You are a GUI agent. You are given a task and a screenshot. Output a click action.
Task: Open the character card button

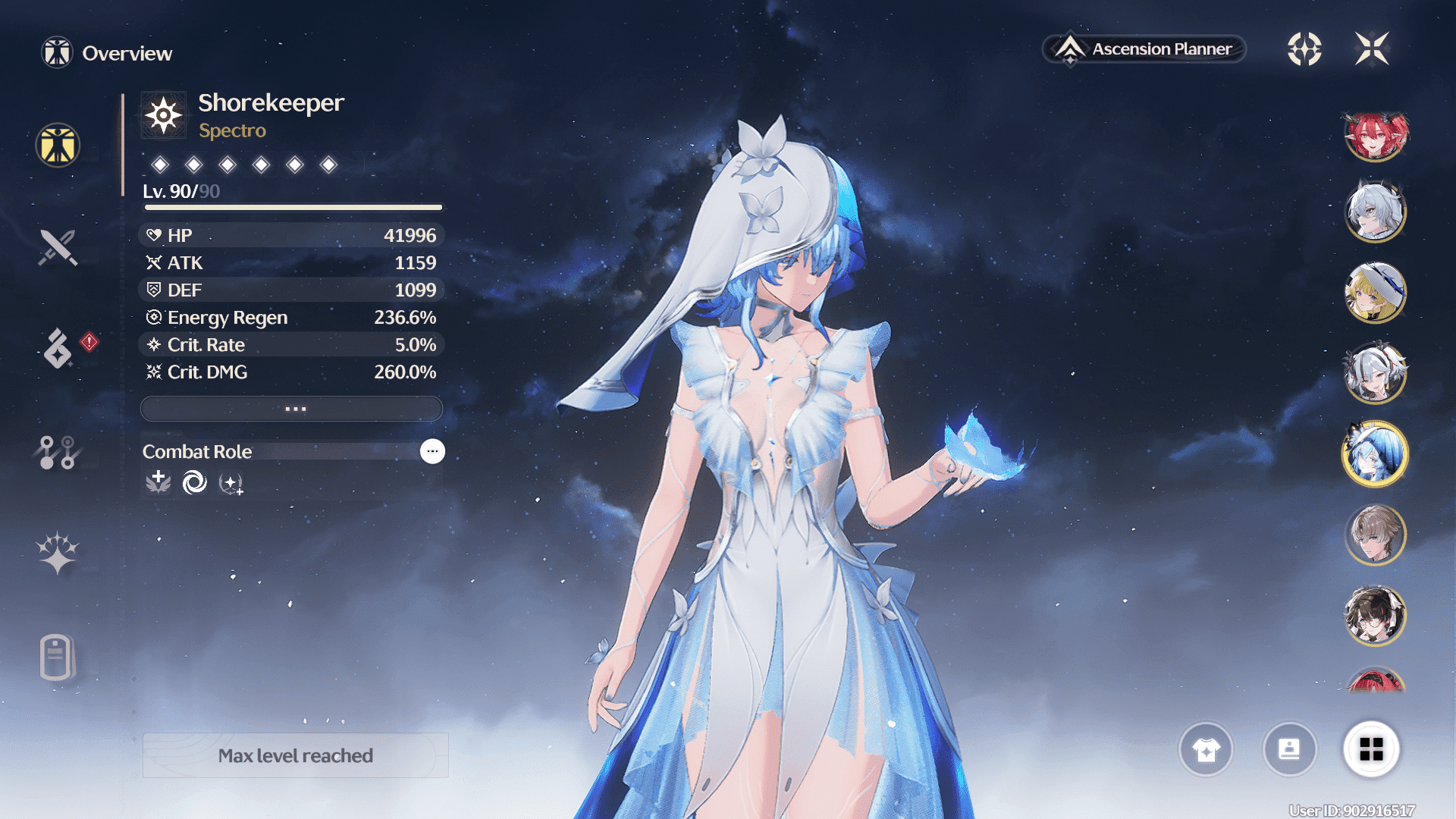(1289, 749)
